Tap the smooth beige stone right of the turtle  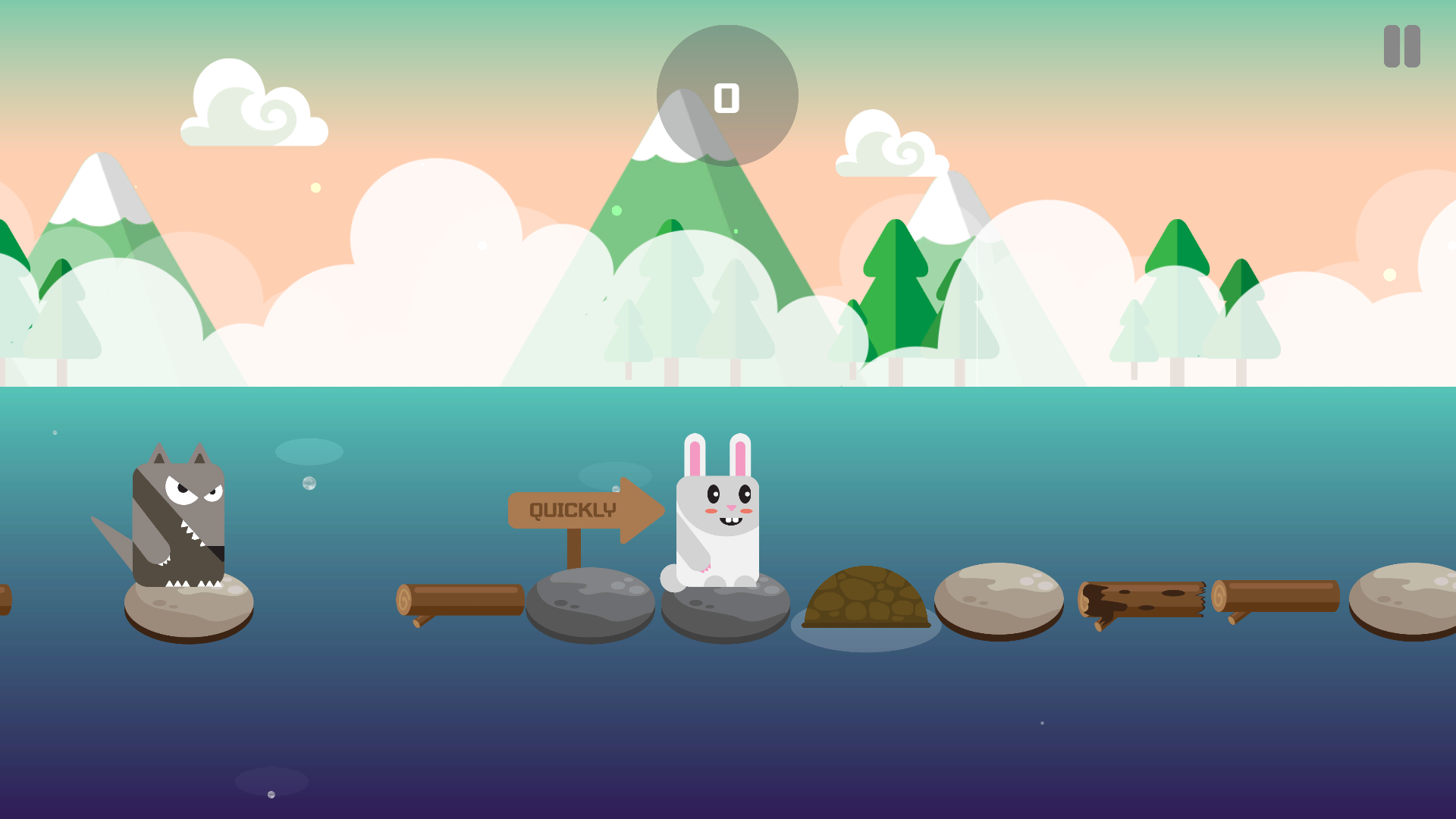point(997,603)
